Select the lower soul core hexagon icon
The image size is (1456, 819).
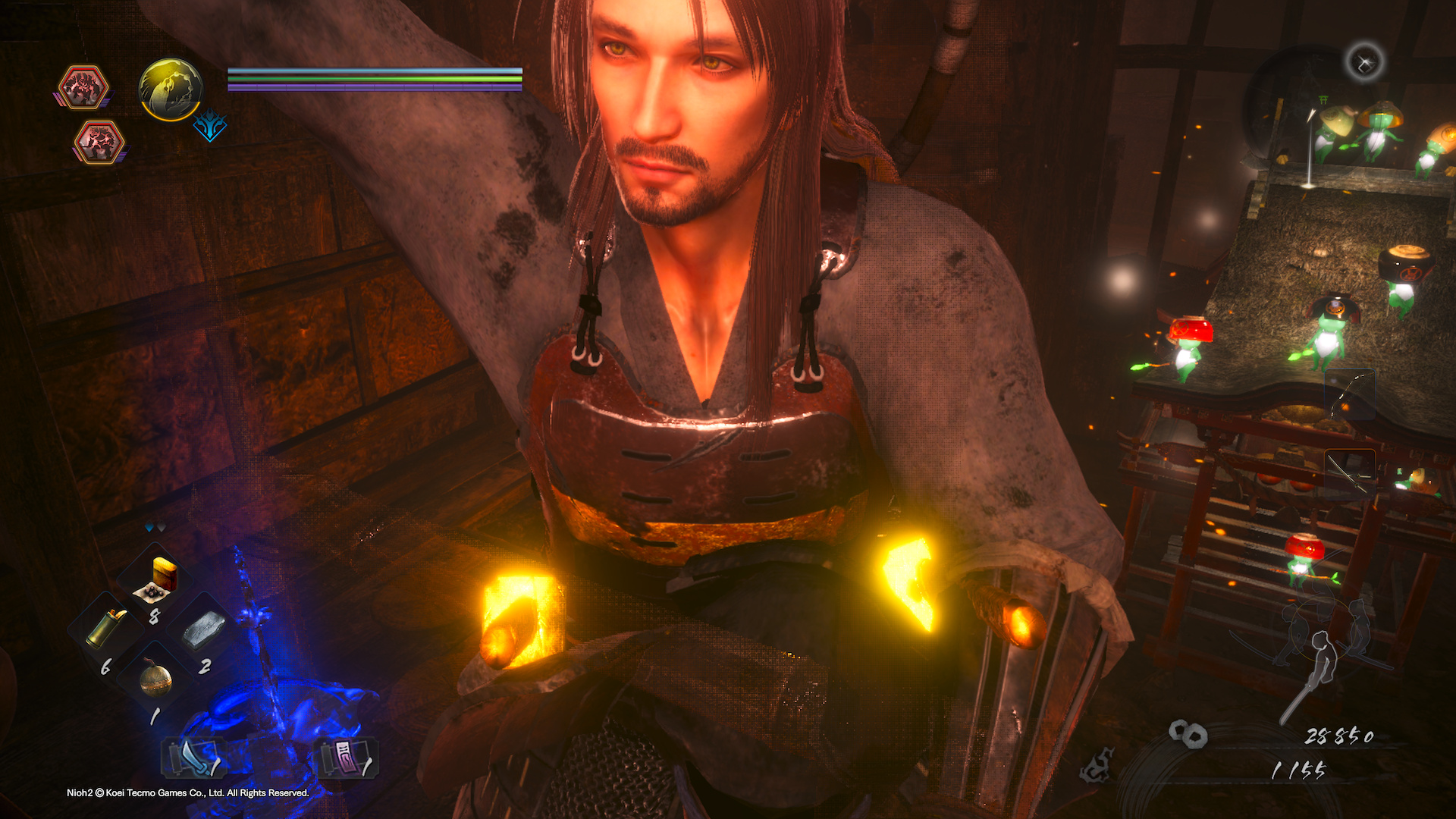click(x=99, y=142)
